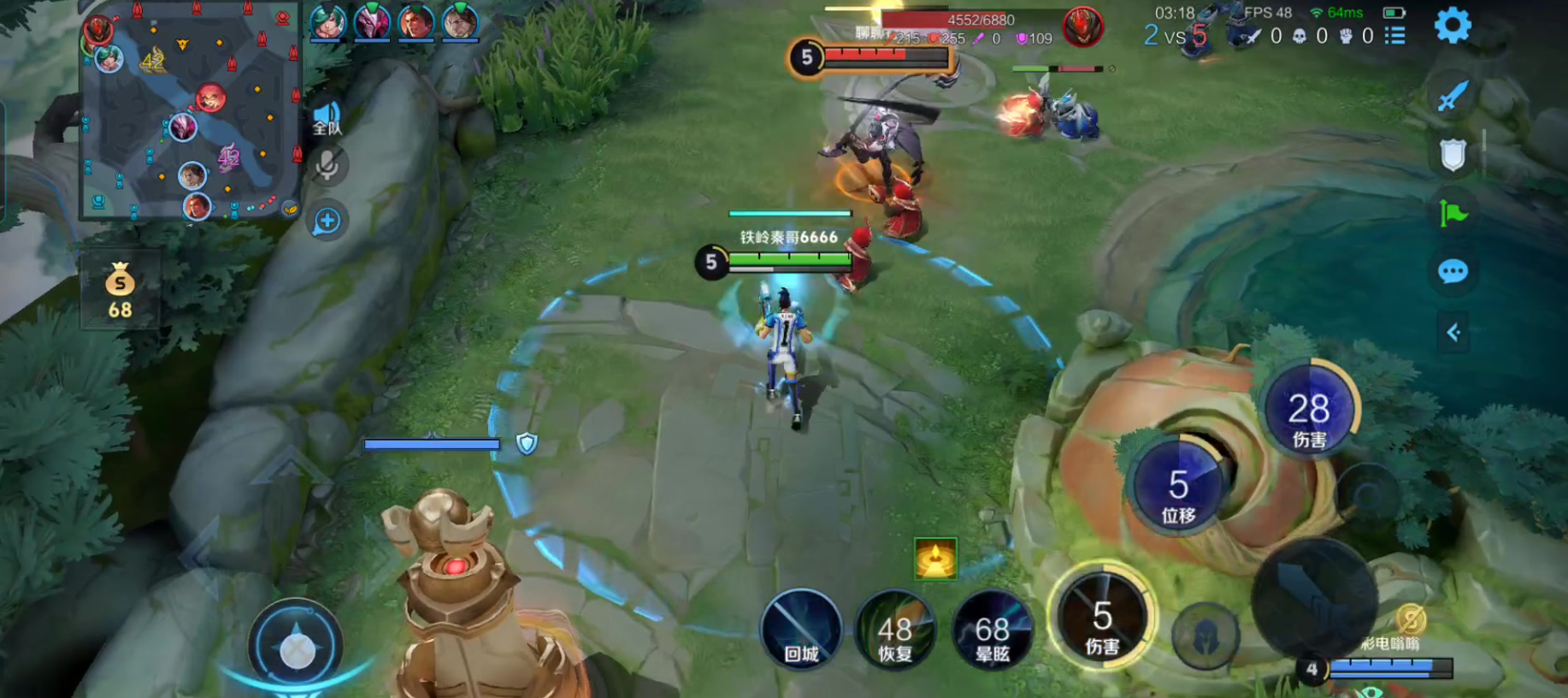Collapse the signal panel arrow
Screen dimensions: 1568x698
click(x=1453, y=332)
